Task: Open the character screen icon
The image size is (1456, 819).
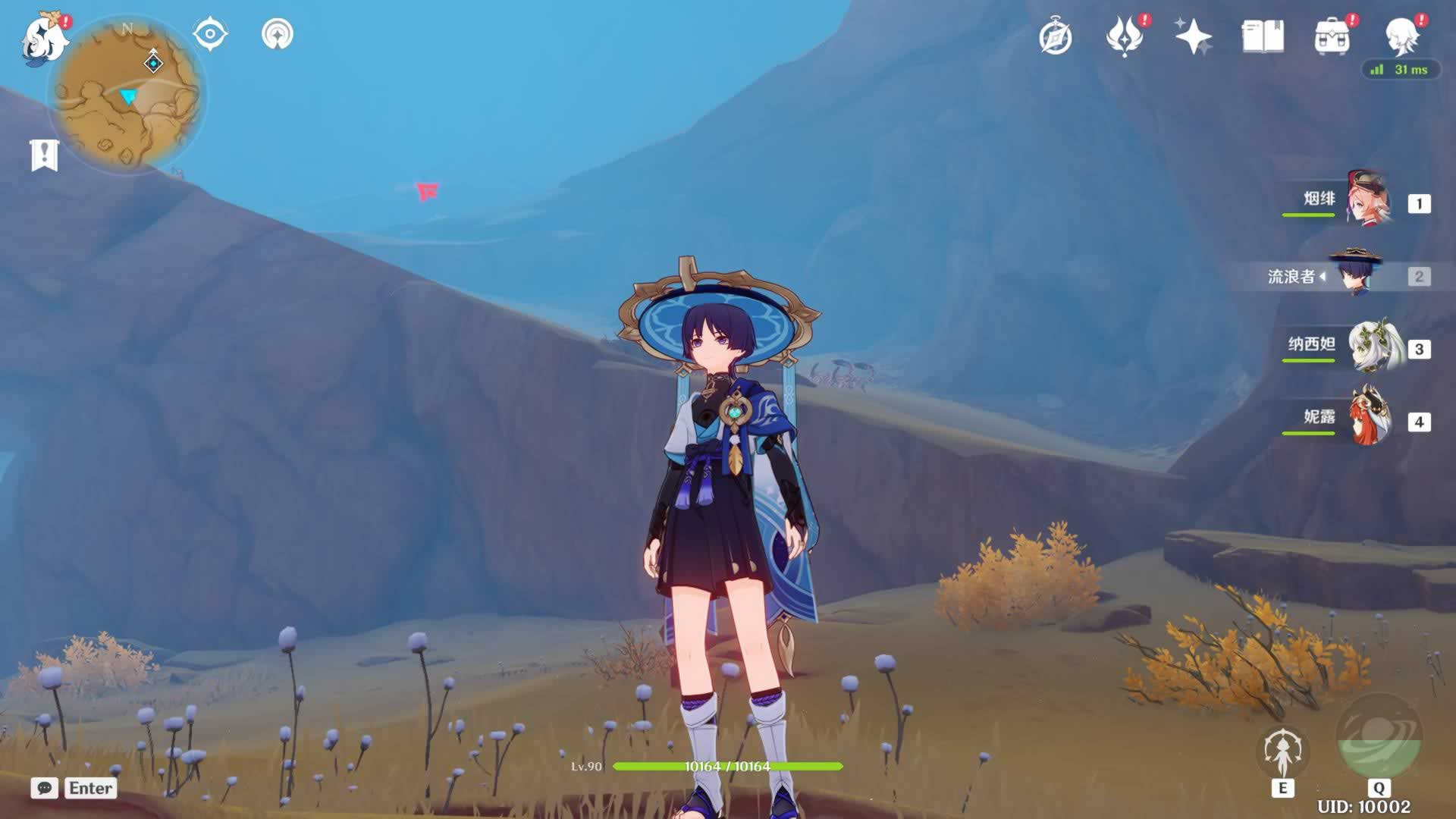Action: [1401, 36]
